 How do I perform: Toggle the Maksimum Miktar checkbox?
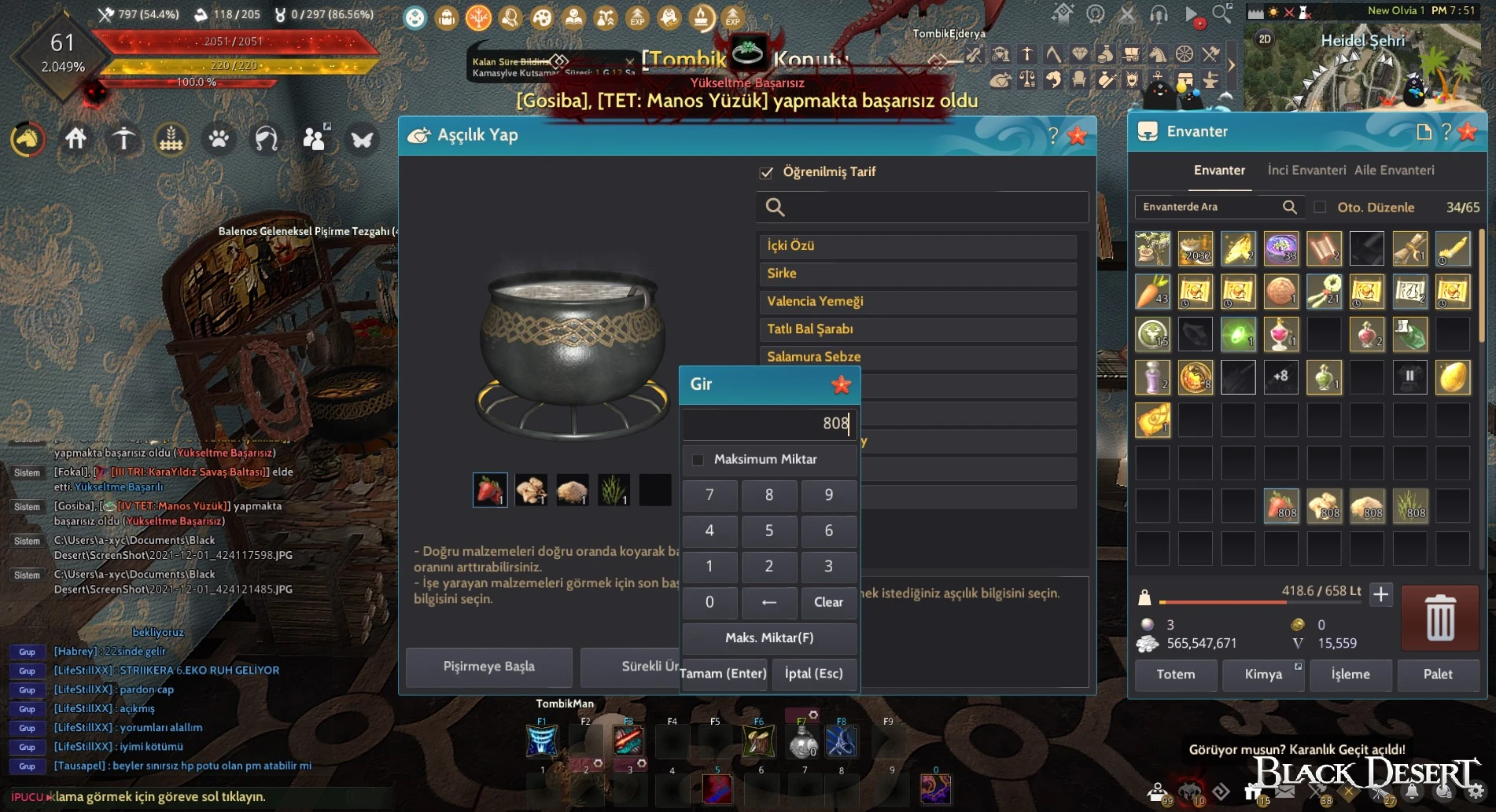point(698,460)
